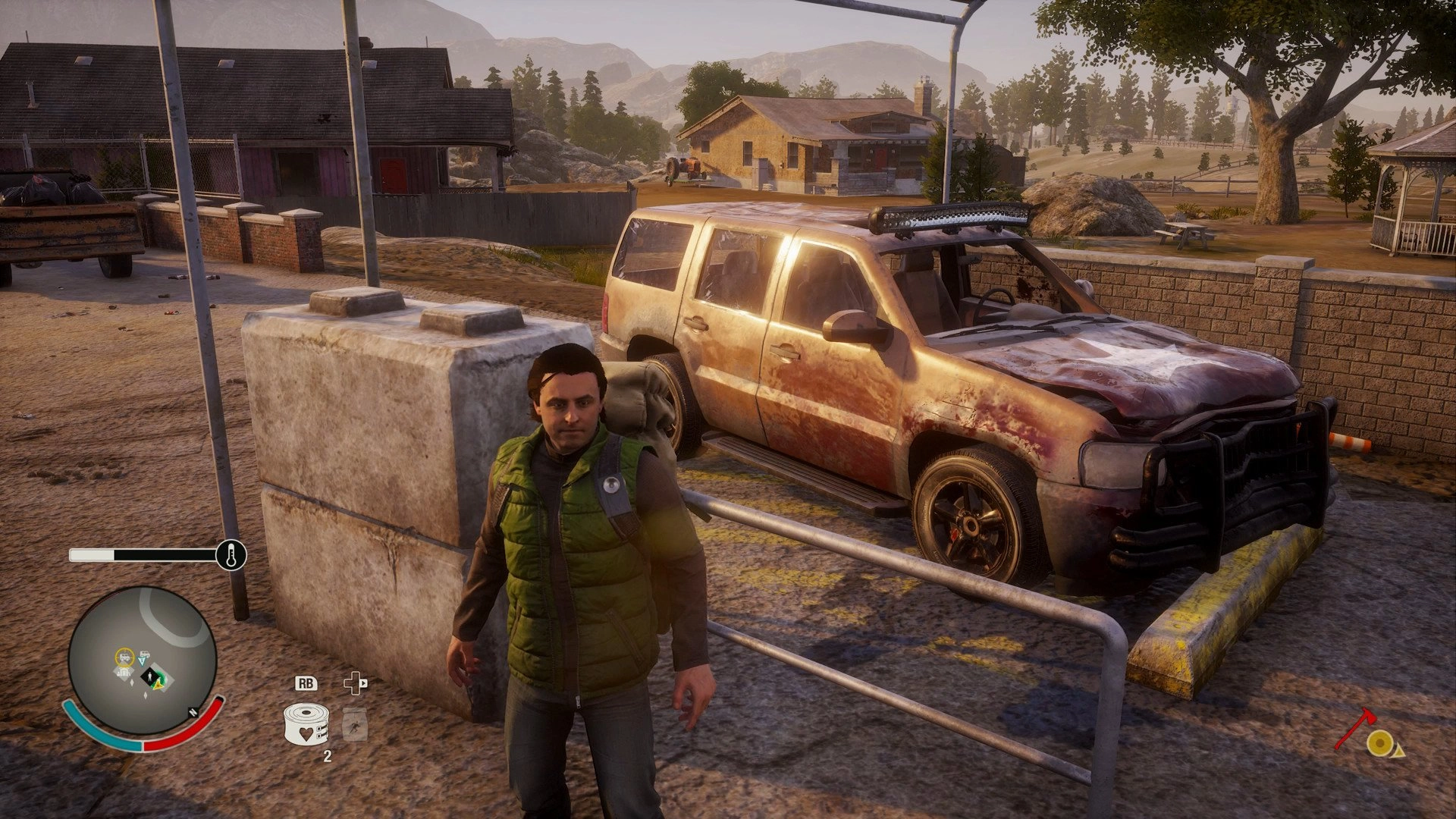Select the bandage roll item slot

pos(306,723)
